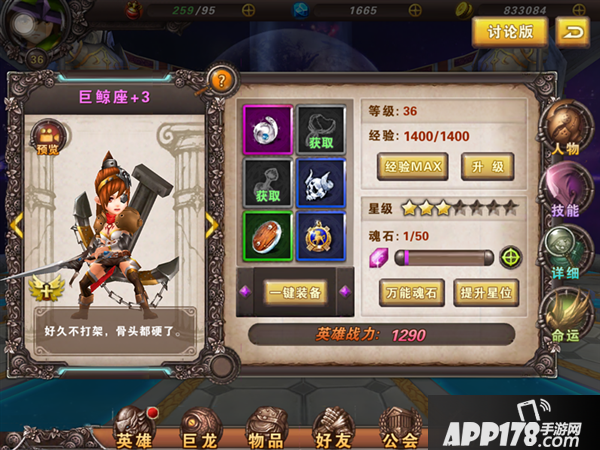This screenshot has height=450, width=600.
Task: Use 万能魂石 universal soul stone
Action: click(412, 293)
